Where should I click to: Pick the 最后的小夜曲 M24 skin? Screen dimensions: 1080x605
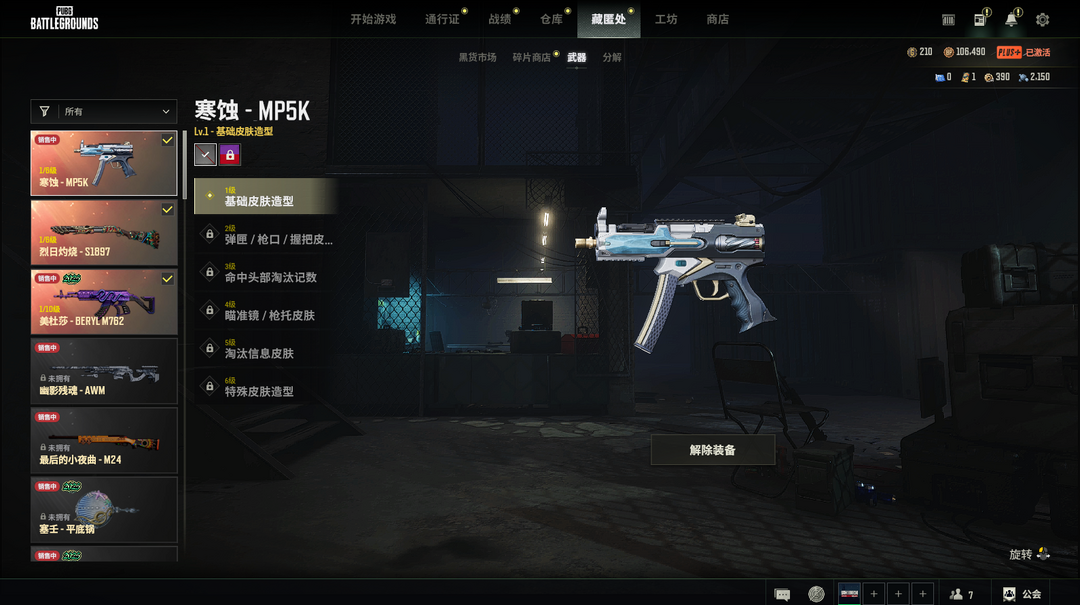[104, 440]
